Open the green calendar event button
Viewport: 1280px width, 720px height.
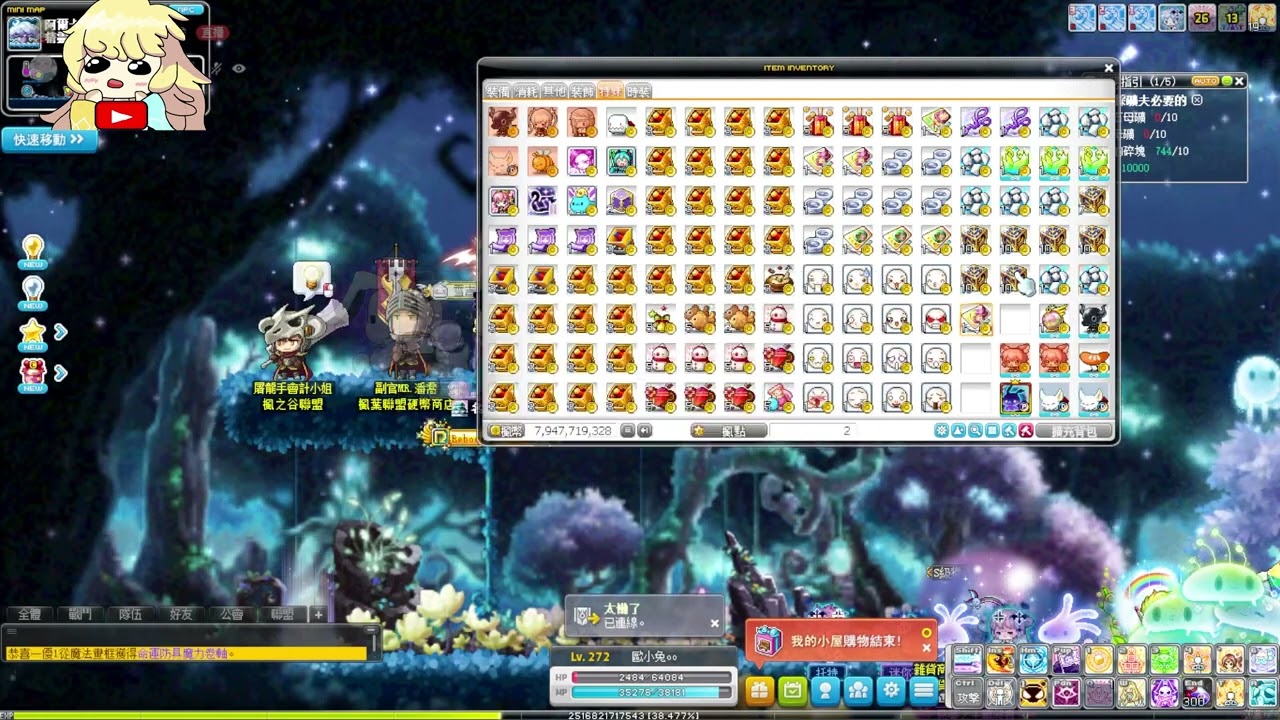coord(792,690)
